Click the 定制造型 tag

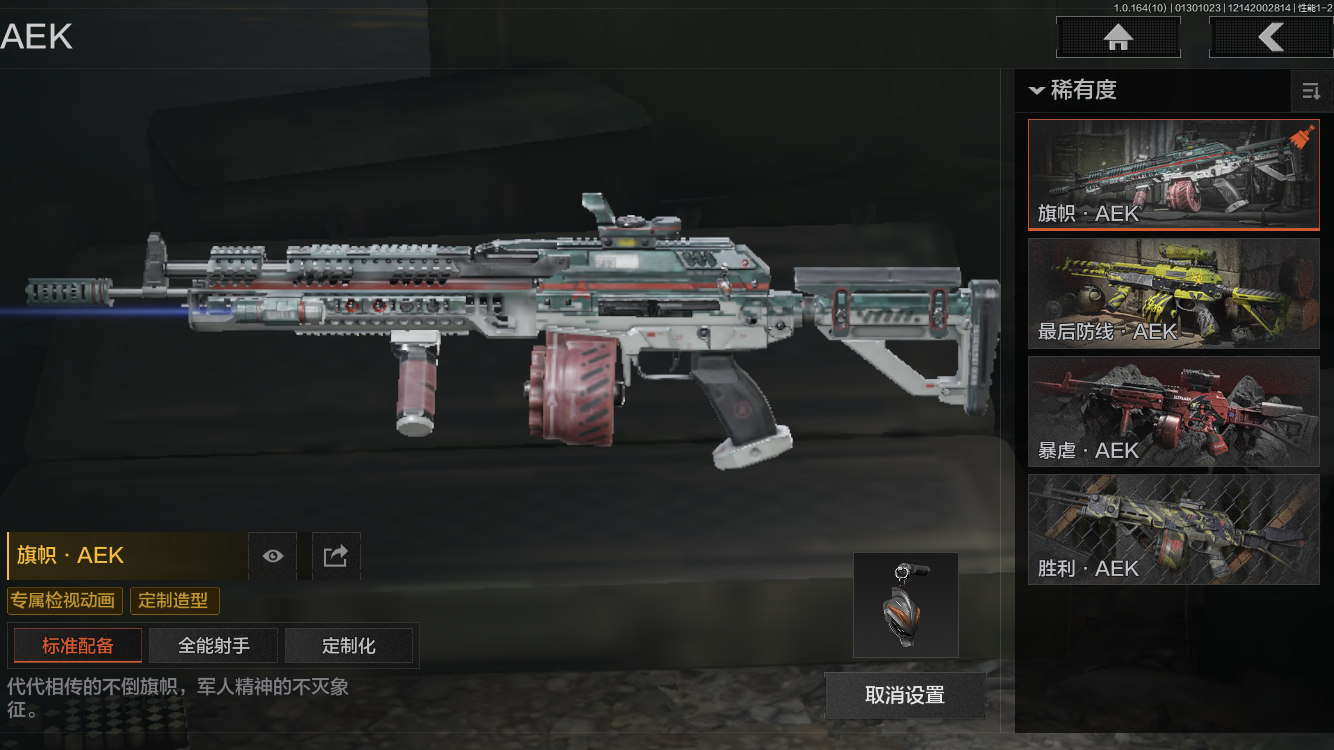pyautogui.click(x=174, y=601)
